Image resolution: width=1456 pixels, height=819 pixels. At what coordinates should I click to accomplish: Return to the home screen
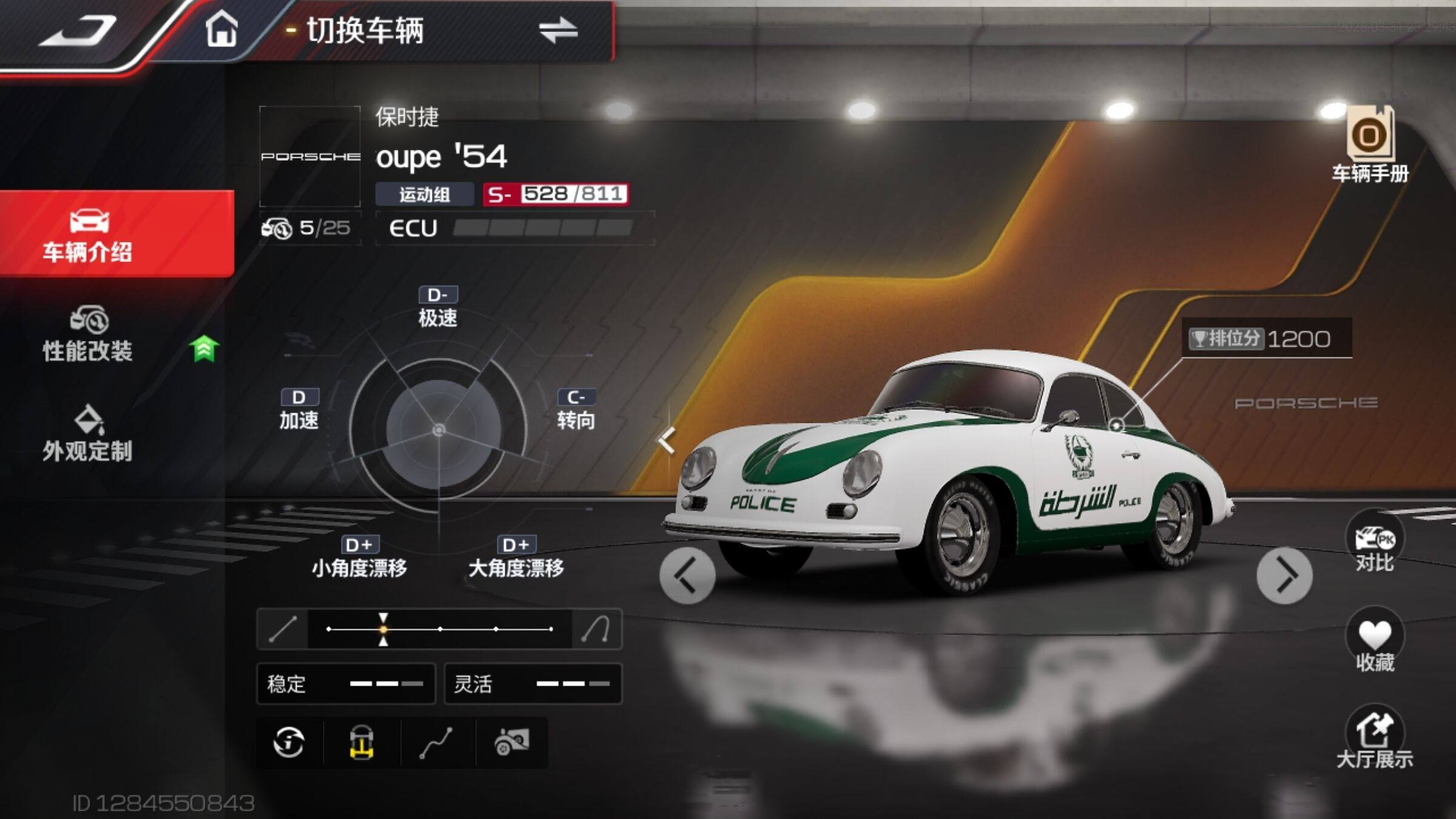point(221,29)
